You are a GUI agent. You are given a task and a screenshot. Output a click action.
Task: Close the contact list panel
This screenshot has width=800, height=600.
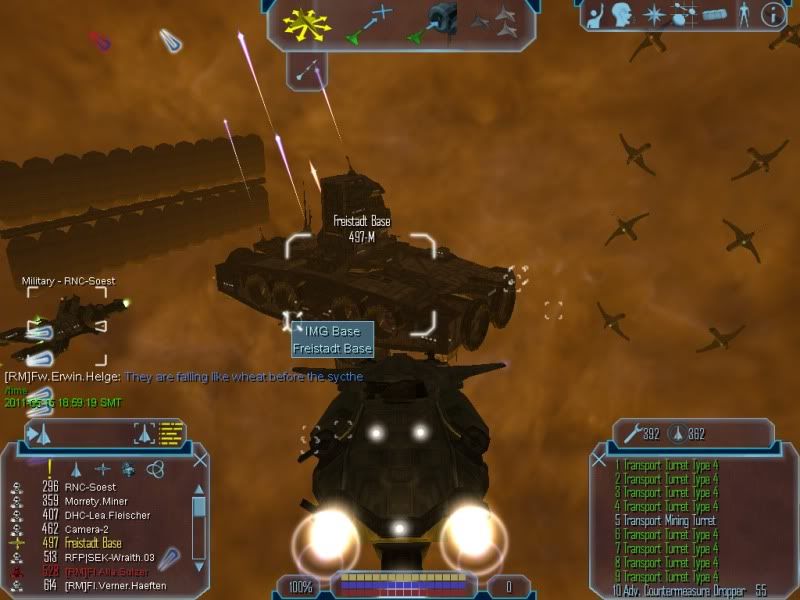(x=200, y=460)
